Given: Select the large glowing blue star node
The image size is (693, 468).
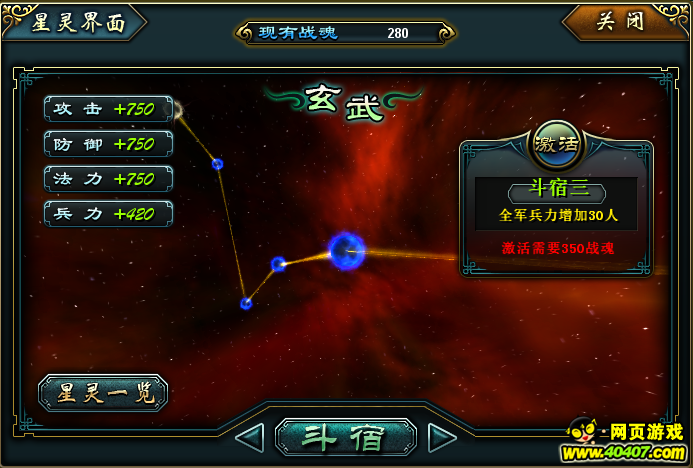Looking at the screenshot, I should [x=346, y=250].
